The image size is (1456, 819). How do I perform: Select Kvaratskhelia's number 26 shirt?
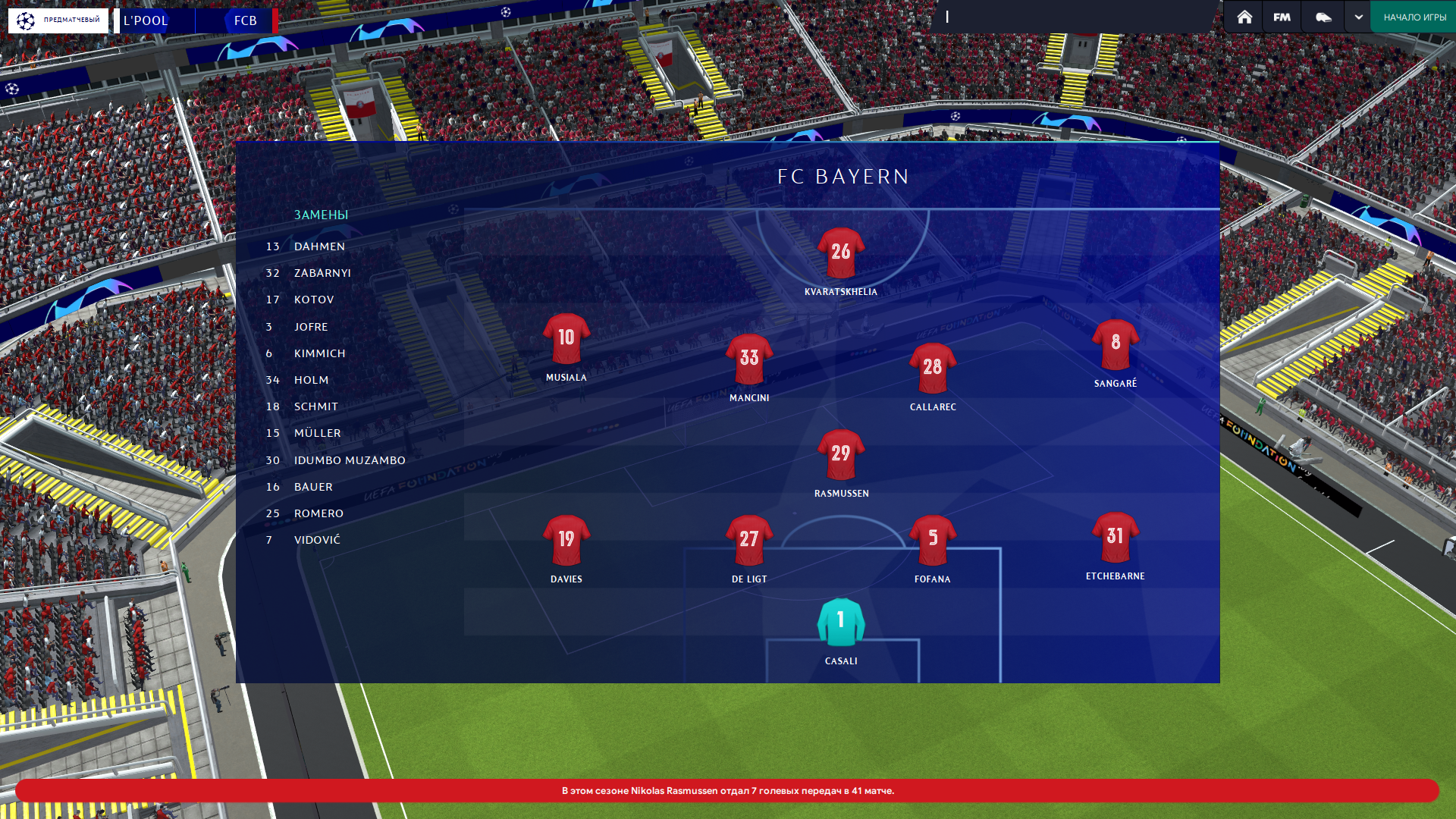(x=841, y=253)
